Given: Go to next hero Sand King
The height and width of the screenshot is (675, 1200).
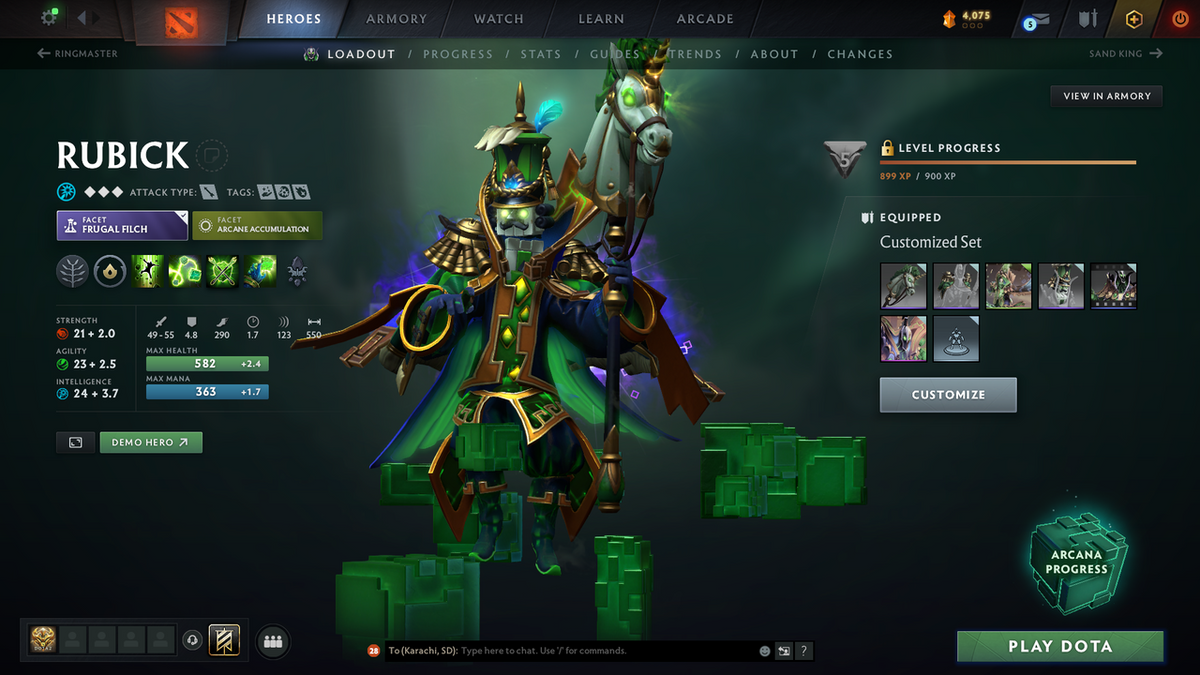Looking at the screenshot, I should [x=1125, y=54].
